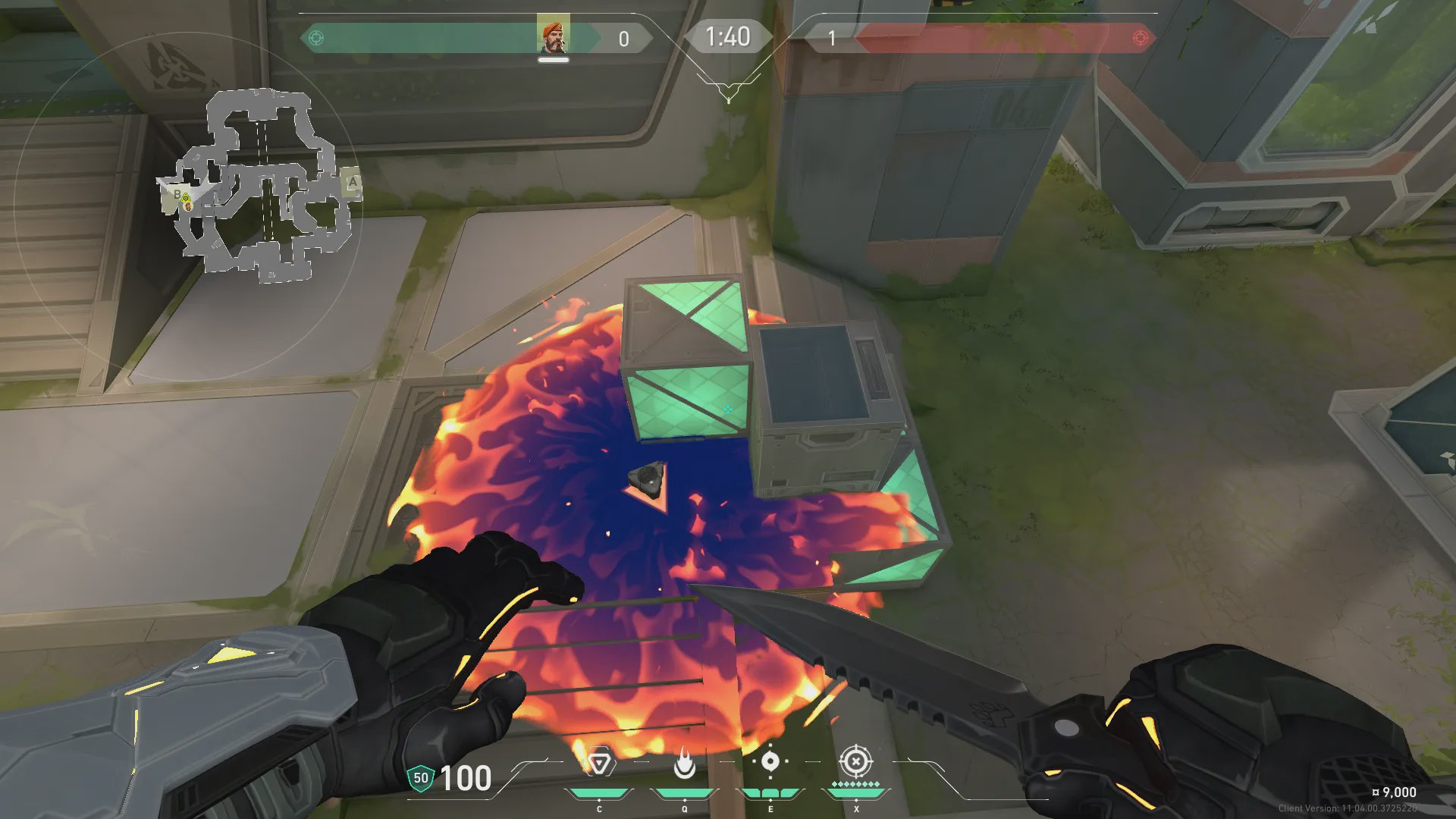1456x819 pixels.
Task: Activate the Incendiary flame ability icon
Action: 685,763
